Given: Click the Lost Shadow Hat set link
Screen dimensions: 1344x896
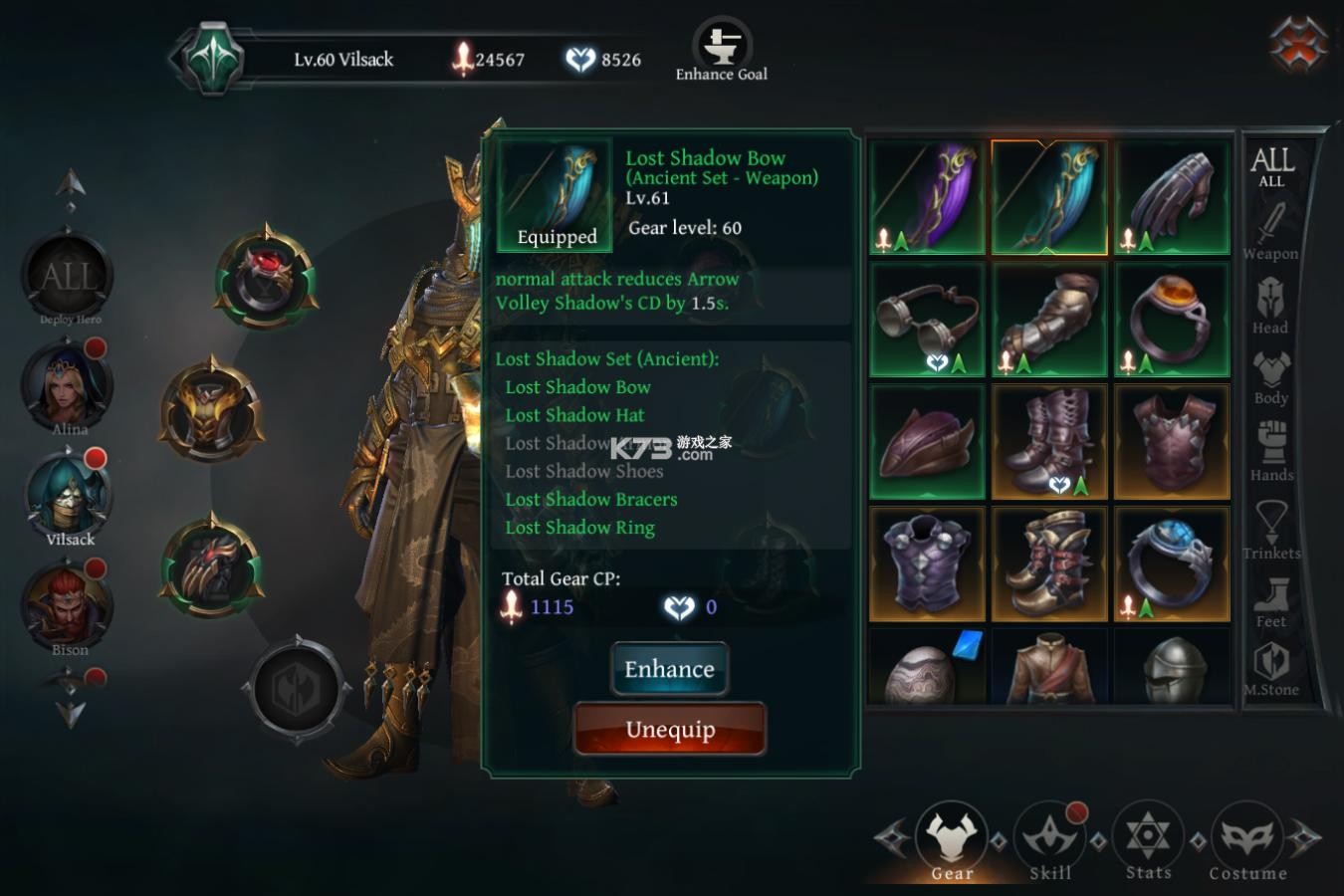Looking at the screenshot, I should click(x=574, y=415).
